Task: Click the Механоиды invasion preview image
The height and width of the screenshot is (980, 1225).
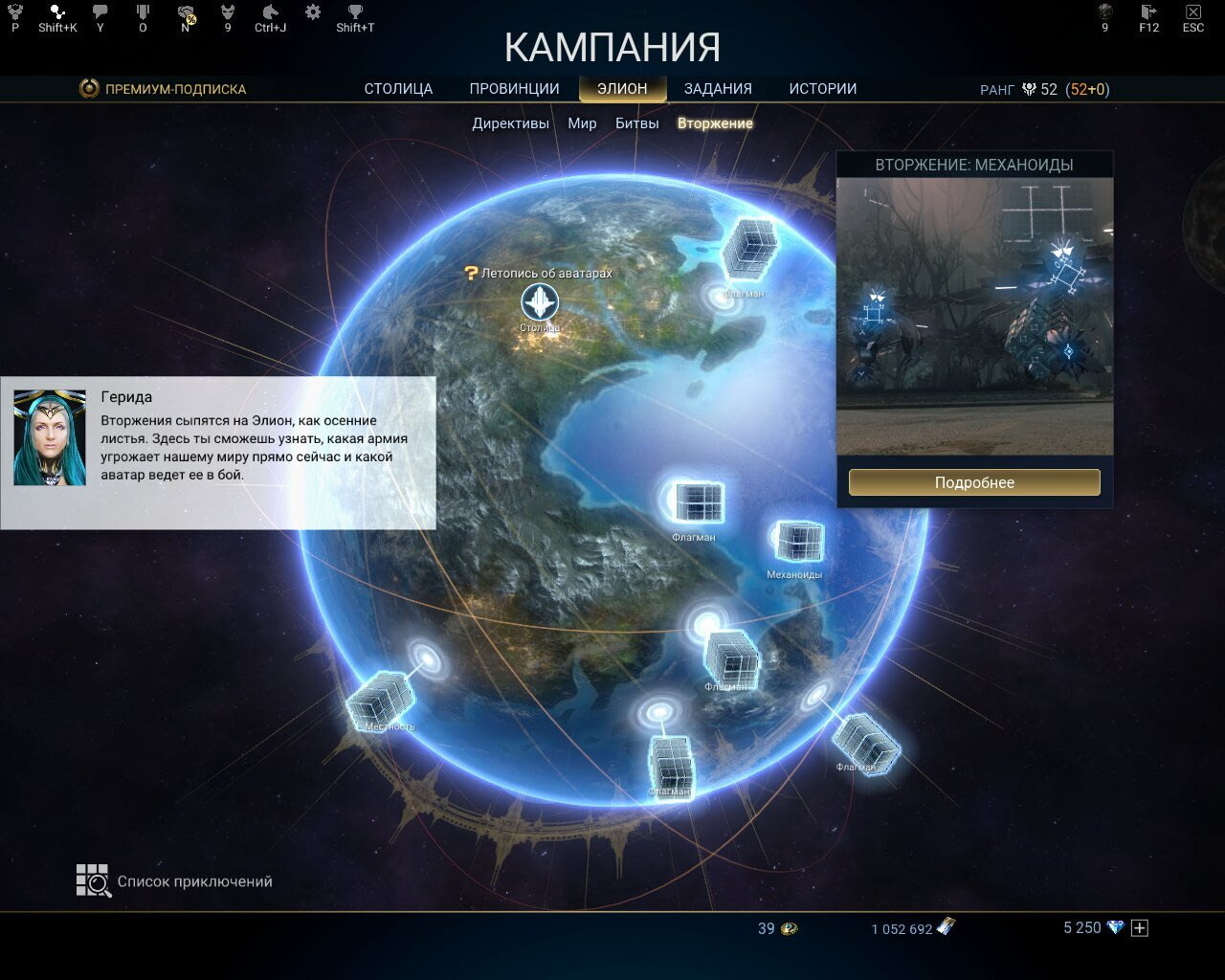Action: (974, 316)
